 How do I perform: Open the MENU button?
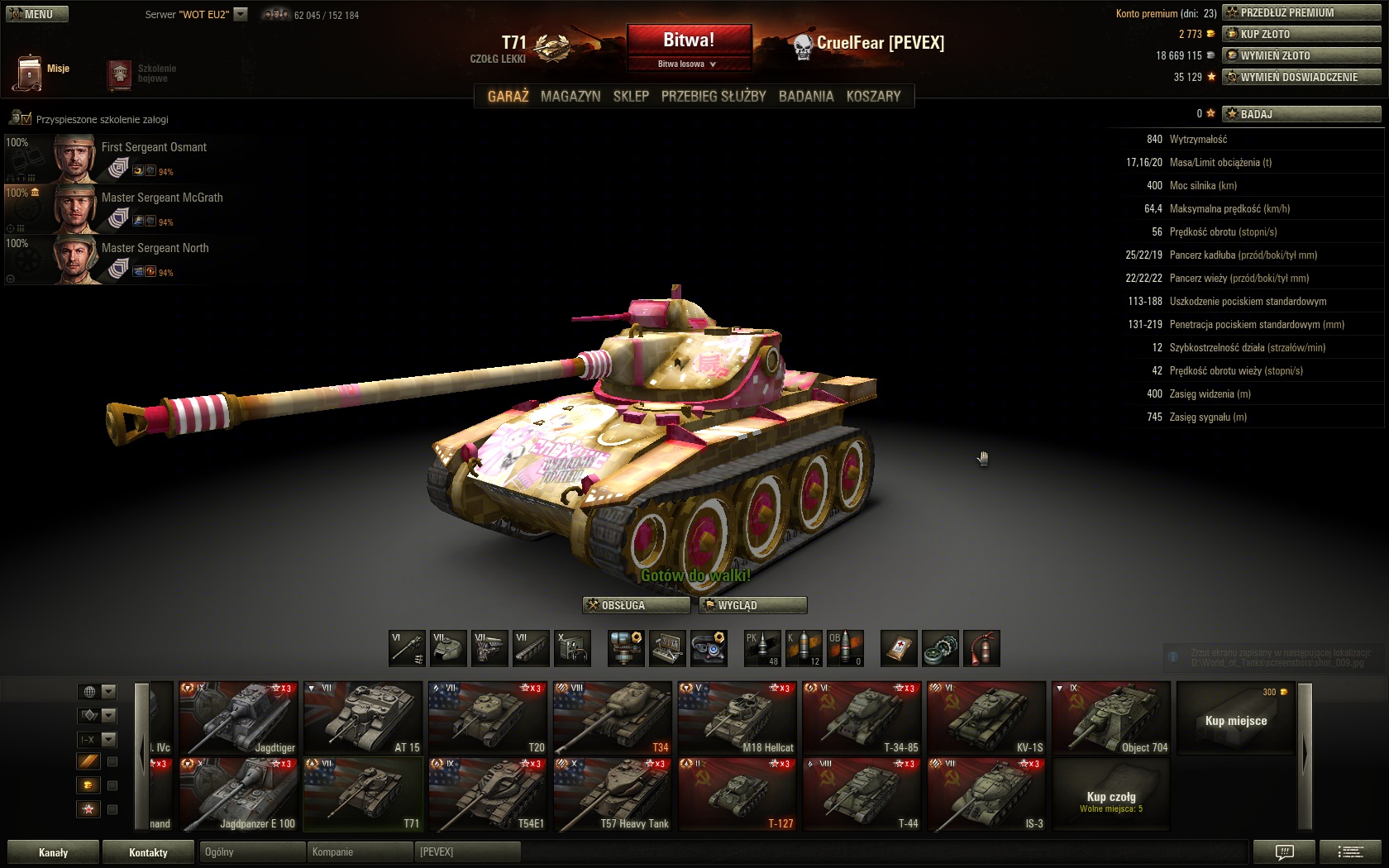[x=36, y=14]
